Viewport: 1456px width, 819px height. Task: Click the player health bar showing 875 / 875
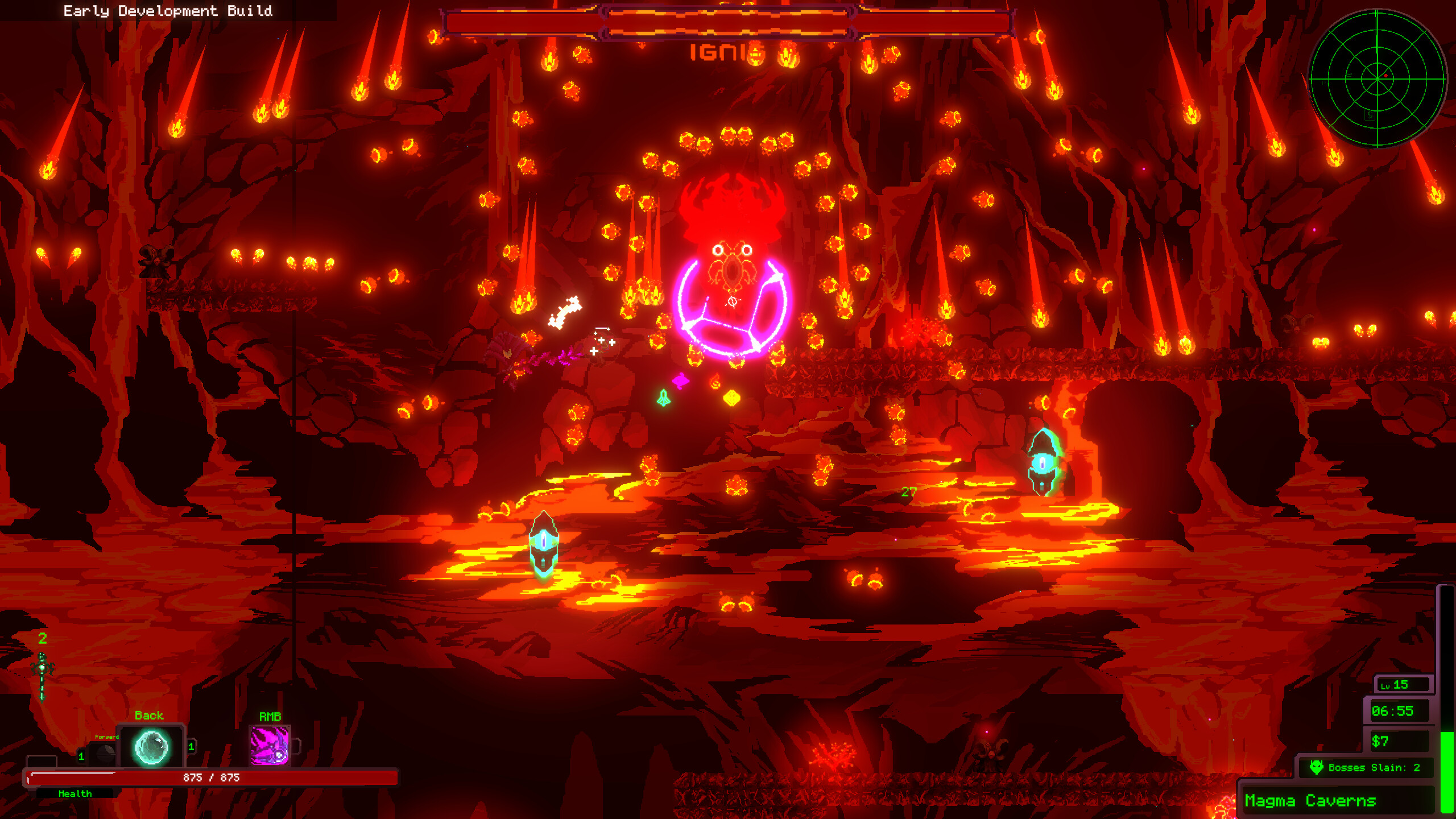click(x=216, y=776)
